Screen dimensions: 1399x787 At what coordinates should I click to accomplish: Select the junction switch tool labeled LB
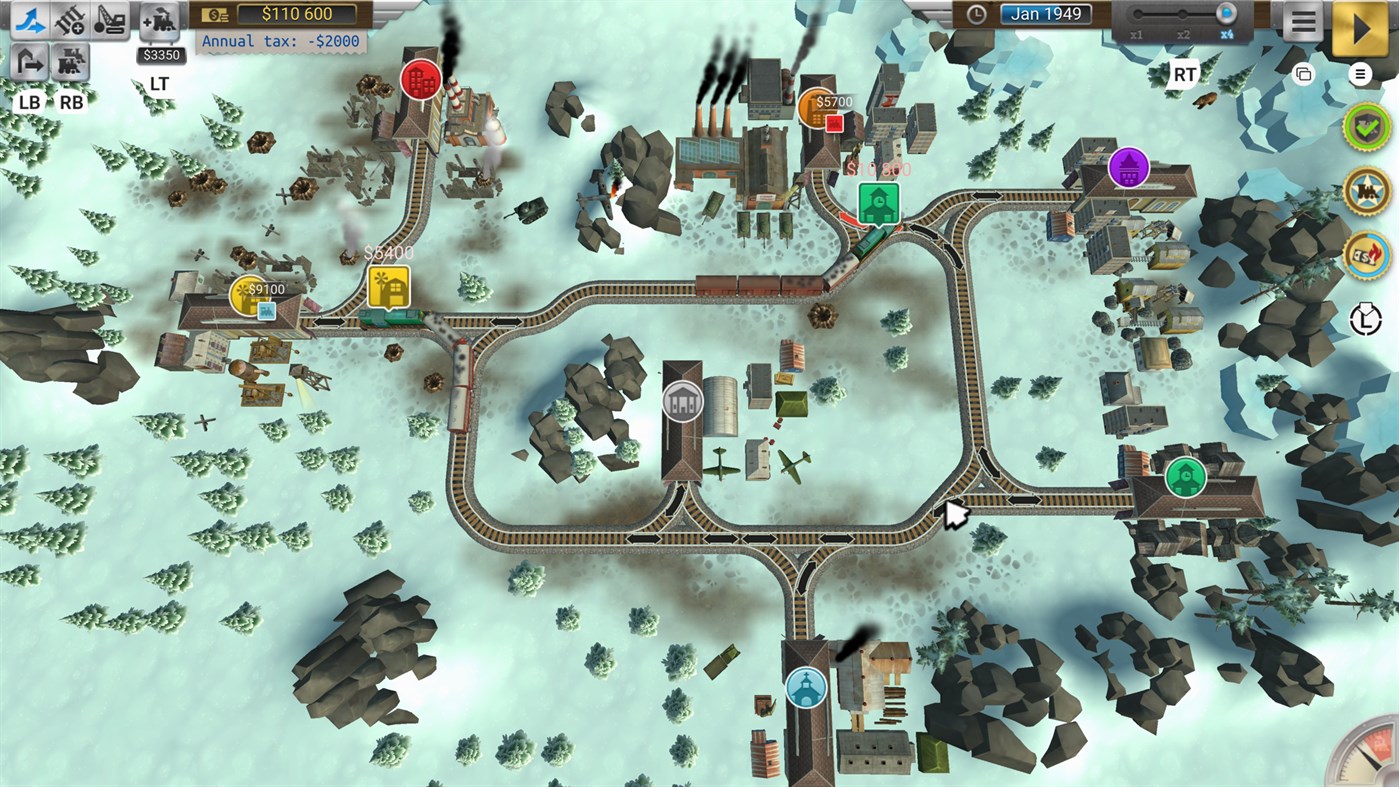point(30,62)
